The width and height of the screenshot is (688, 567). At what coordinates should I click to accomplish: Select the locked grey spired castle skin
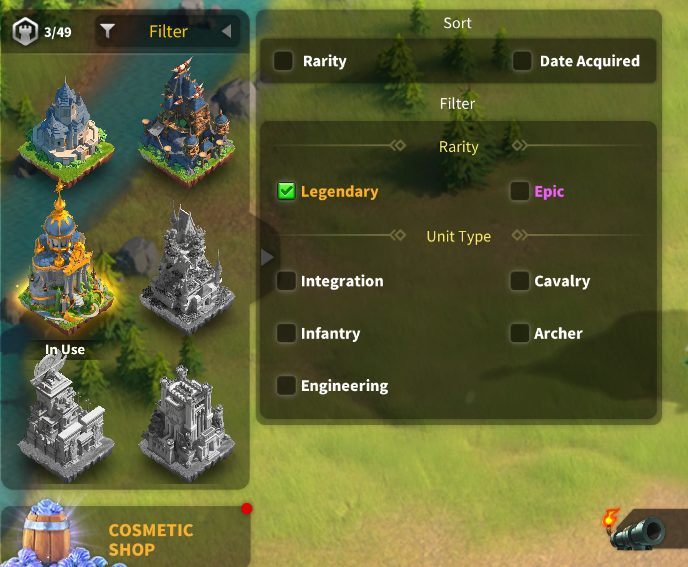coord(186,268)
